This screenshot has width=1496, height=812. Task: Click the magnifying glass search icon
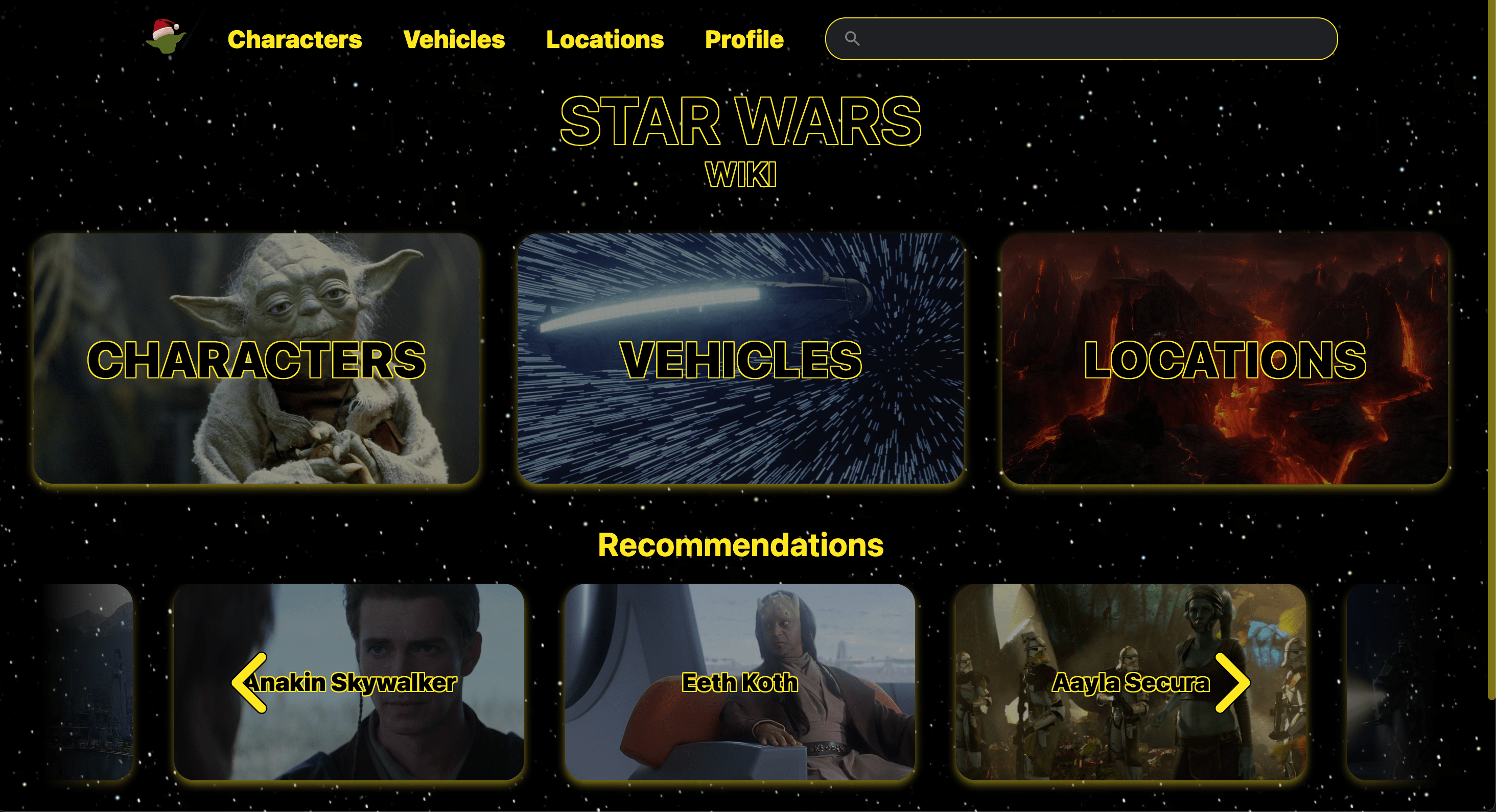pos(852,38)
